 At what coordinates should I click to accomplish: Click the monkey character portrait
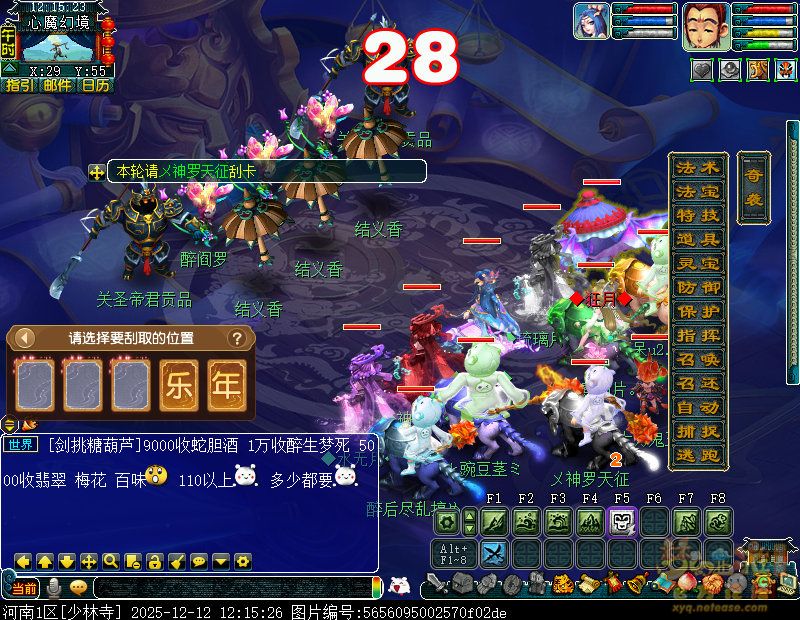(702, 24)
